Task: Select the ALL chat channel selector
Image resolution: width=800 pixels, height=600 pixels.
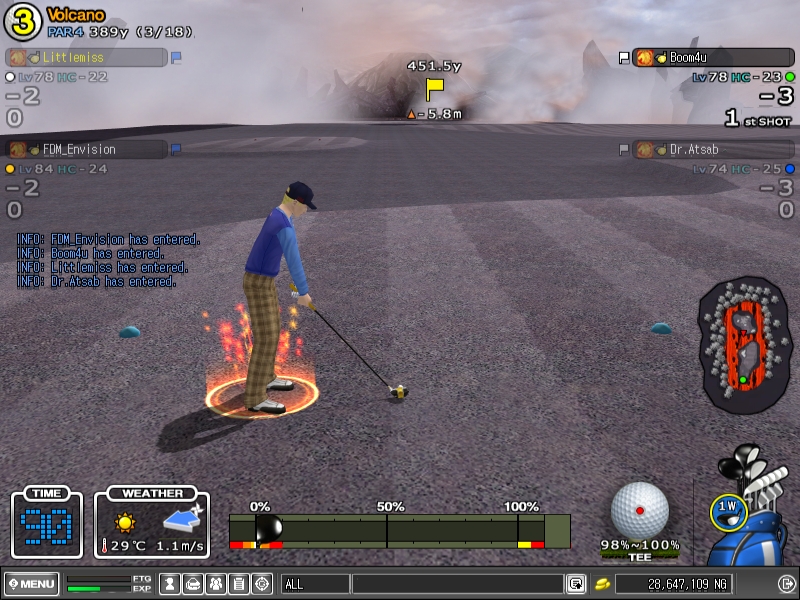Action: [x=314, y=584]
